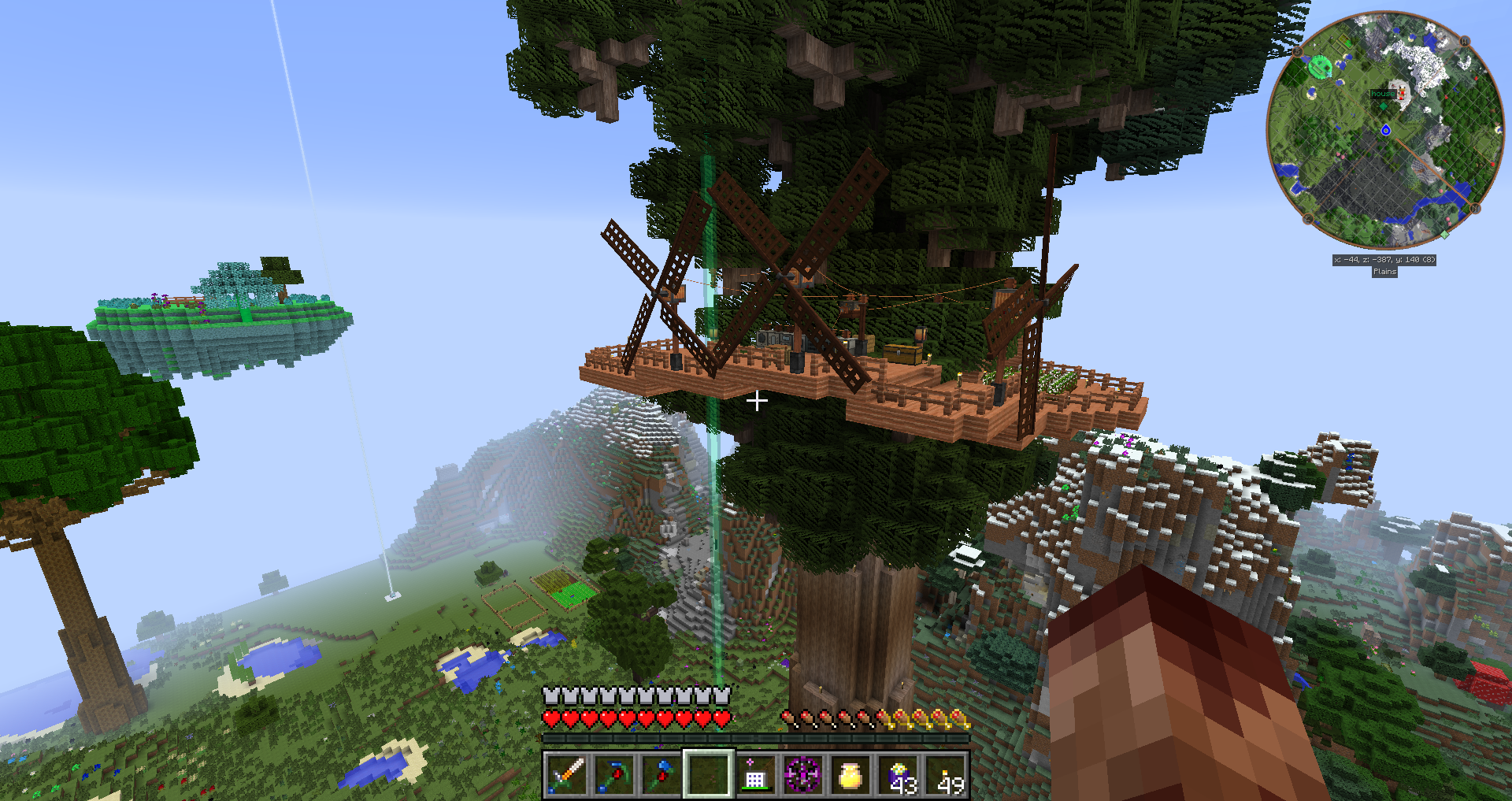Screen dimensions: 1512x801
Task: Select the highlighted empty hotbar slot
Action: click(708, 775)
